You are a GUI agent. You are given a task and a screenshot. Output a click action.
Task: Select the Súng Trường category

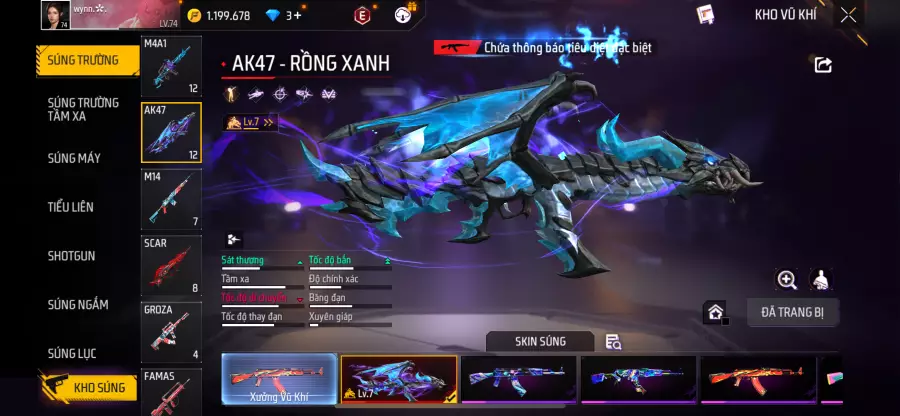click(84, 60)
